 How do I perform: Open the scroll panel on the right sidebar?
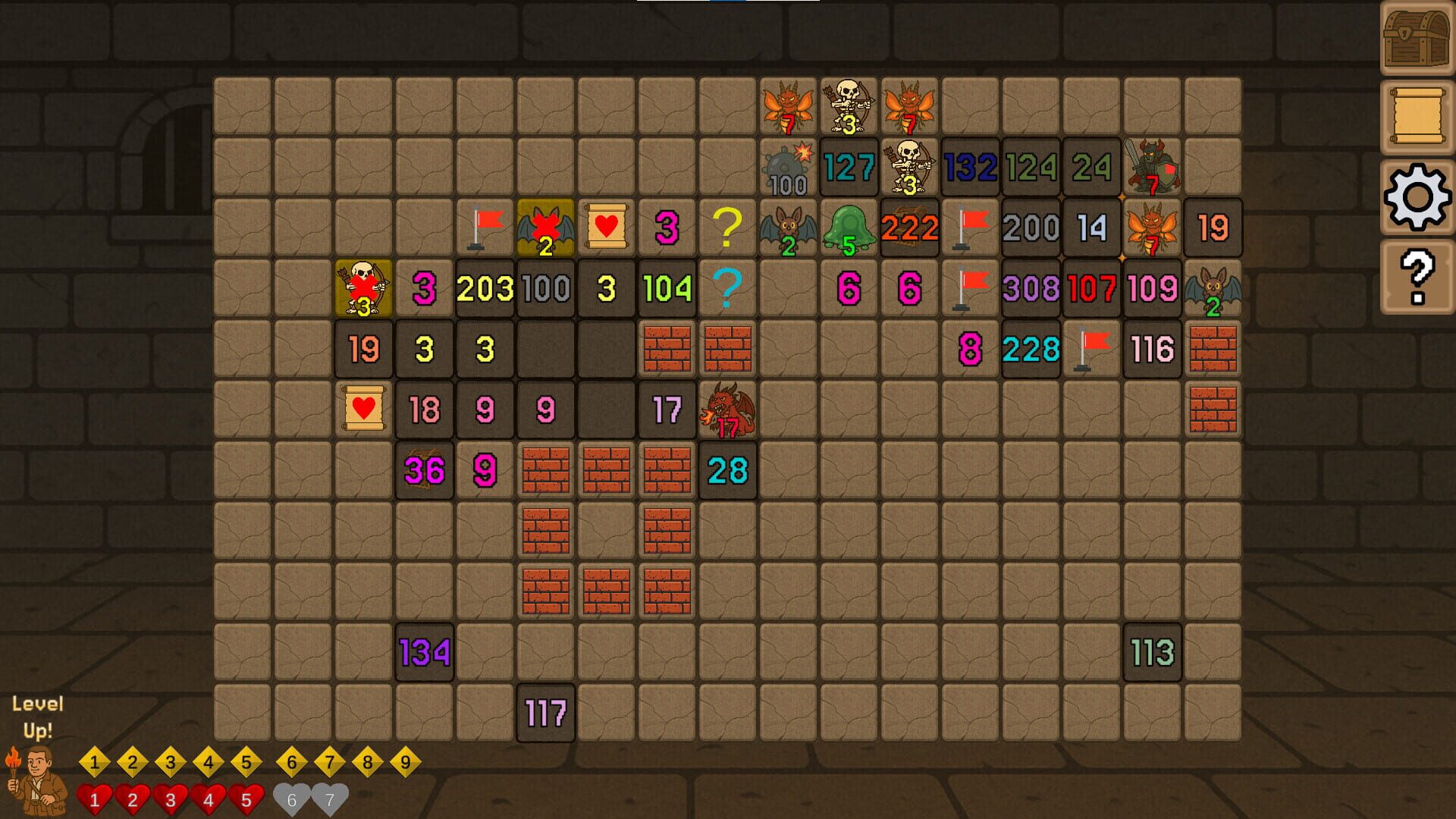pyautogui.click(x=1417, y=114)
